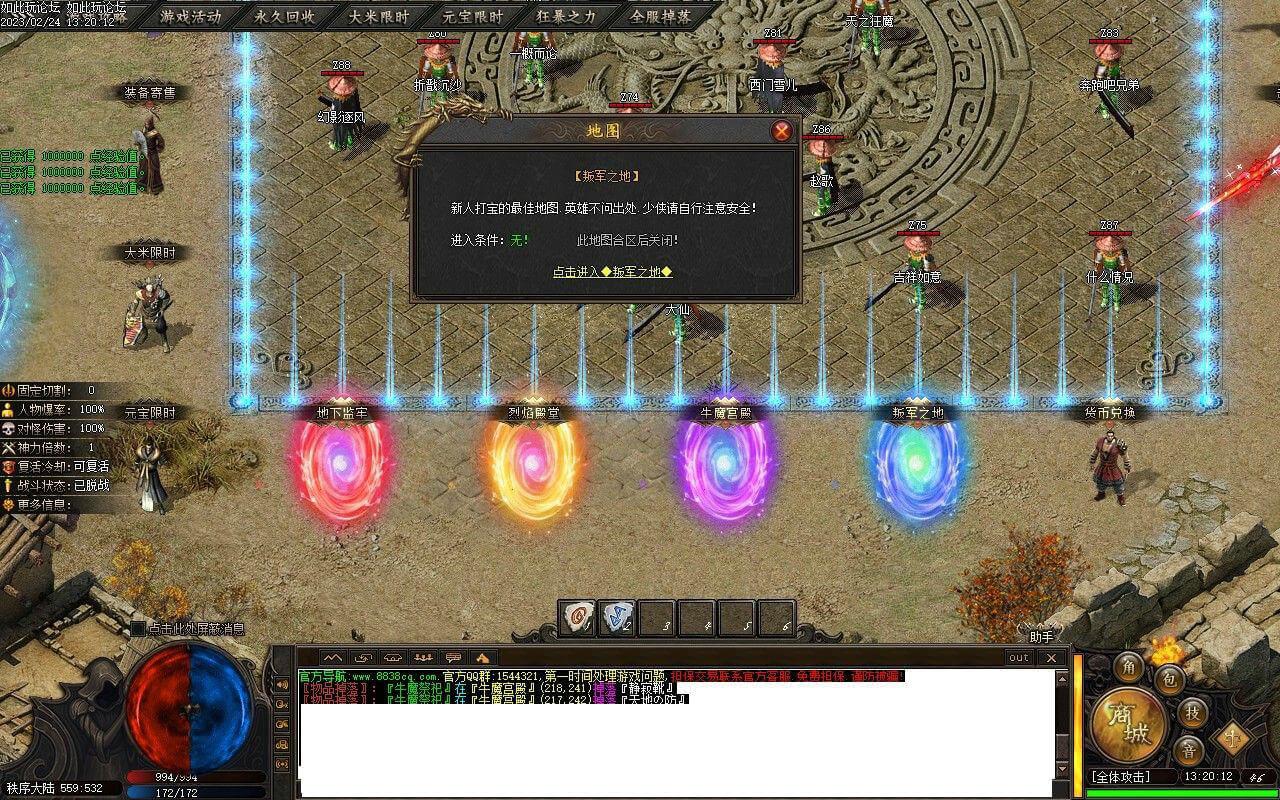Open the 永久回收 menu
The height and width of the screenshot is (800, 1280).
tap(284, 16)
